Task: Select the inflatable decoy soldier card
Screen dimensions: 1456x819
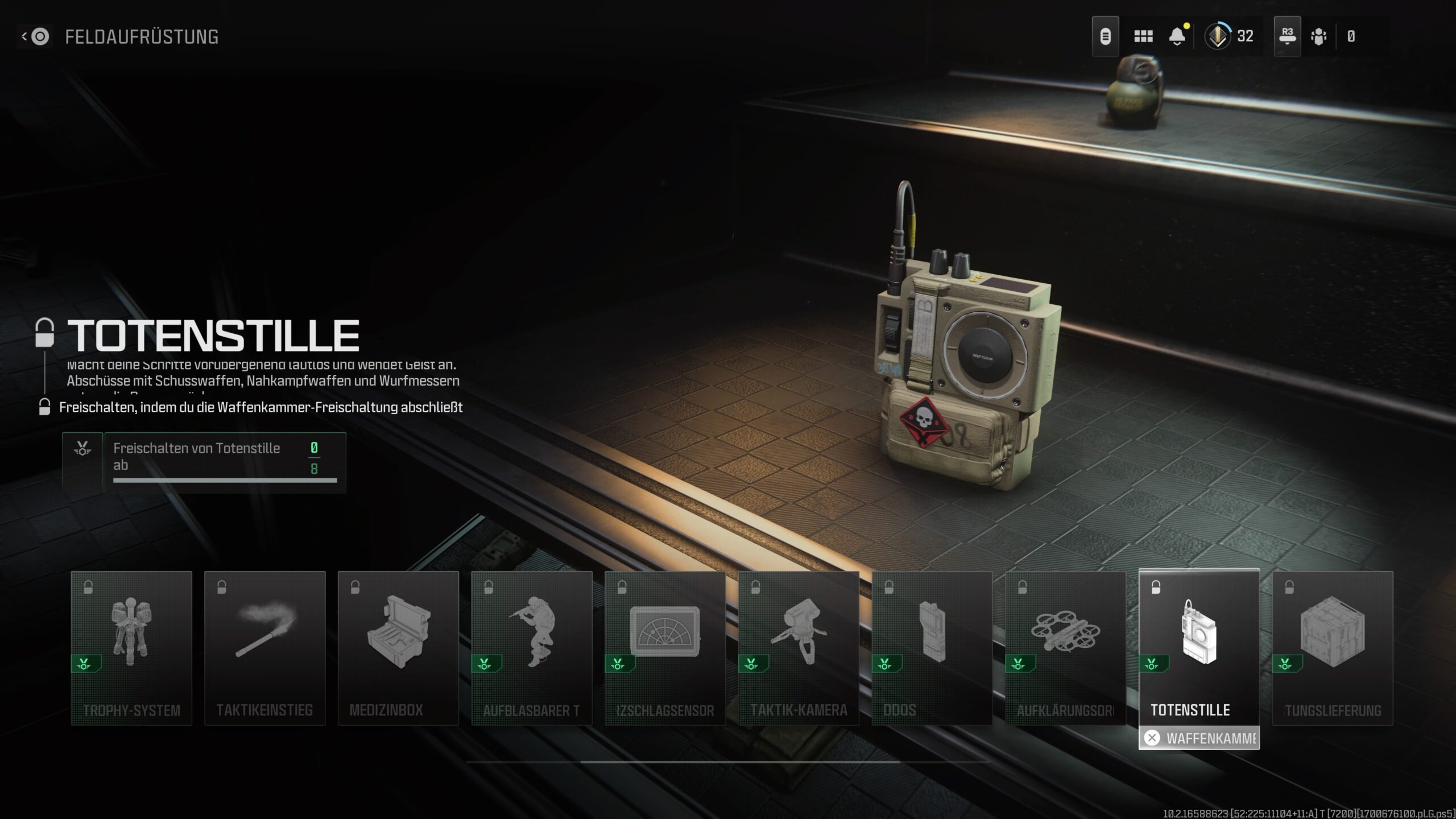Action: [x=532, y=648]
